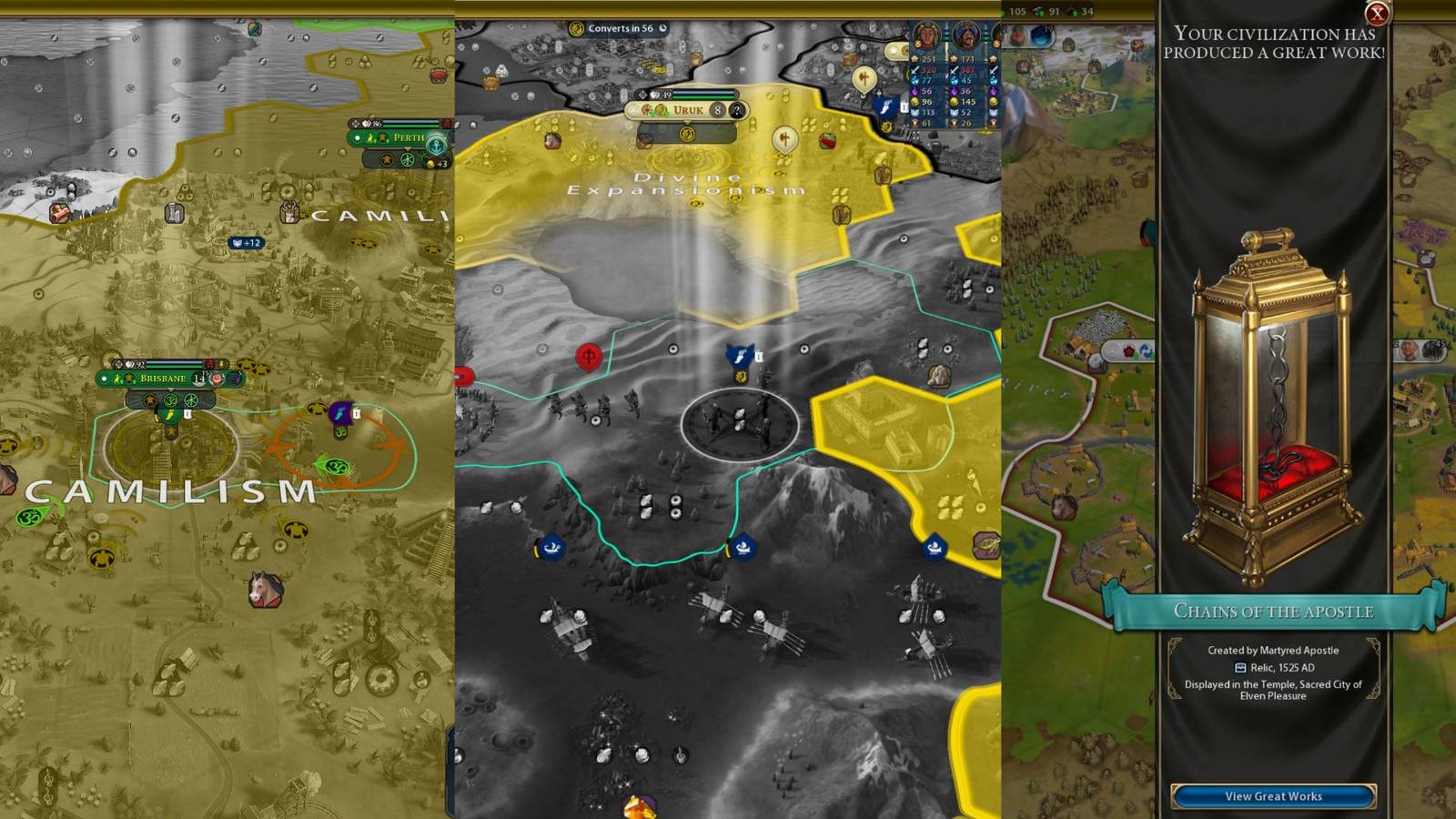Click Perth's green growth progress bar
This screenshot has height=819, width=1456.
tap(411, 126)
